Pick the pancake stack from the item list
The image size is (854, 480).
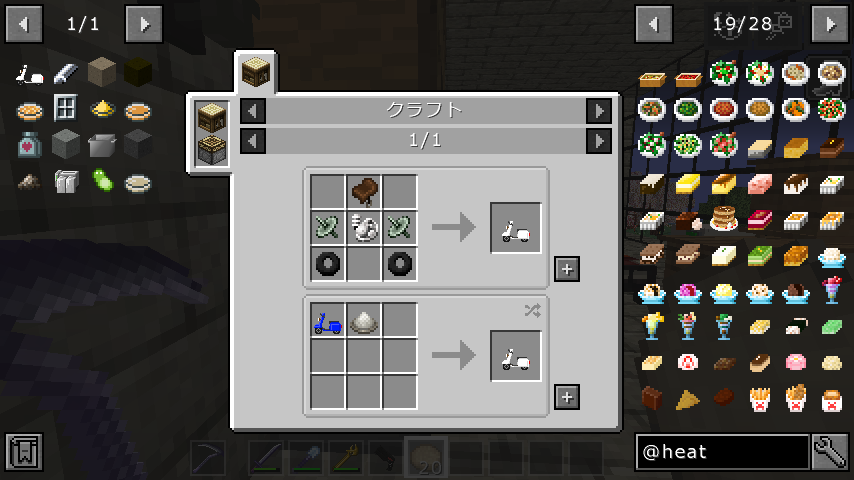724,217
